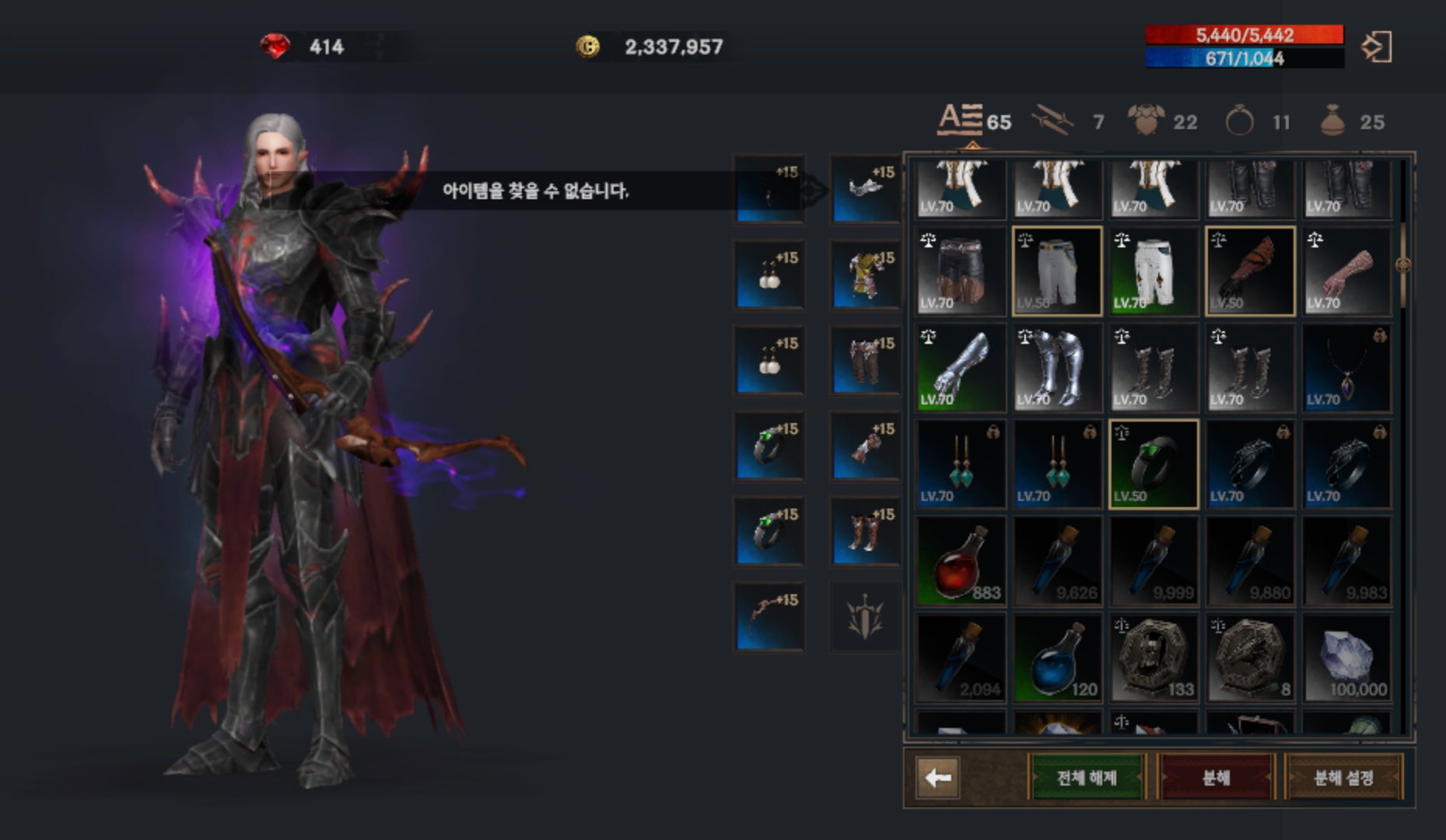This screenshot has width=1446, height=840.
Task: Select the octagonal token stack of 133
Action: pyautogui.click(x=1154, y=658)
